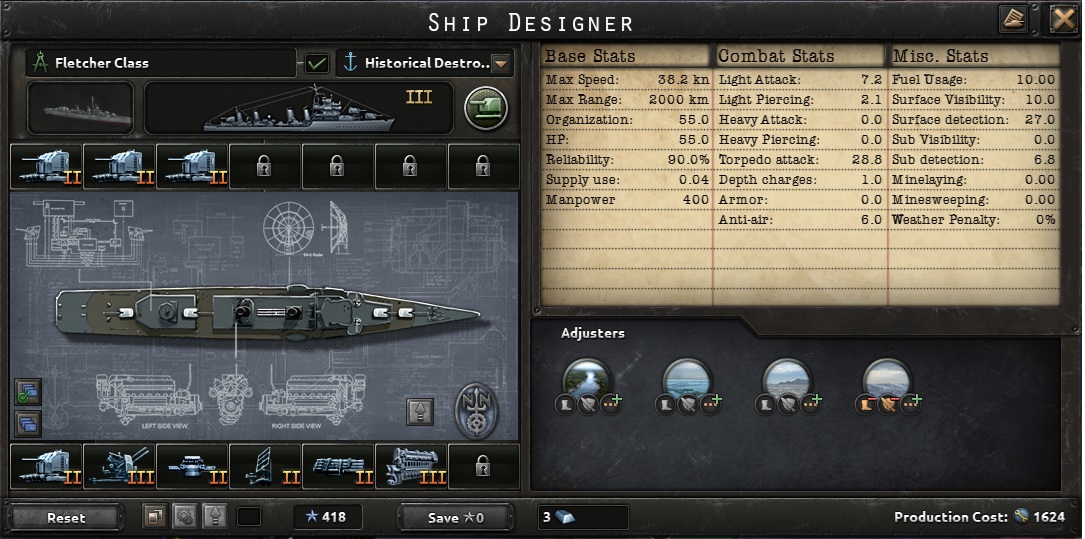Select the river terrain adjuster icon
Viewport: 1085px width, 539px height.
[x=587, y=379]
